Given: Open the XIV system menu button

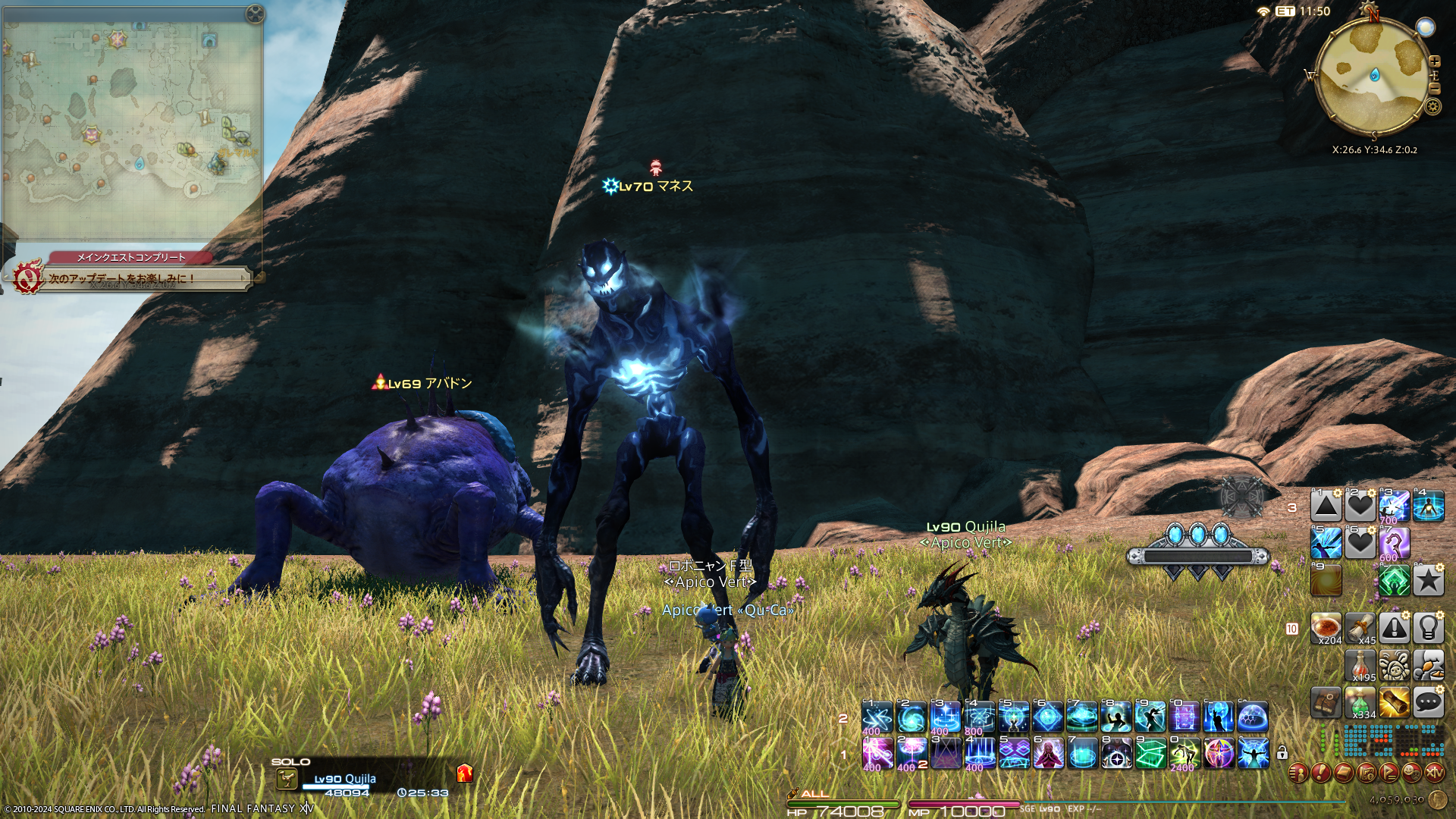Looking at the screenshot, I should tap(1434, 773).
